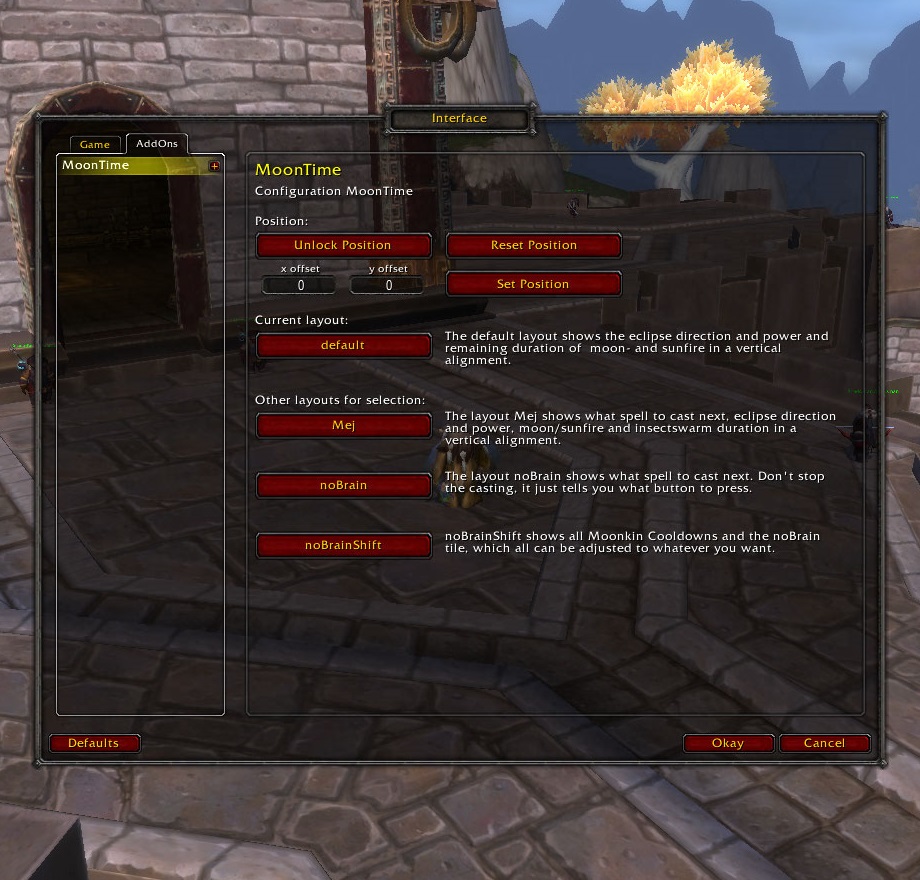Restore settings with the Defaults button

coord(94,743)
